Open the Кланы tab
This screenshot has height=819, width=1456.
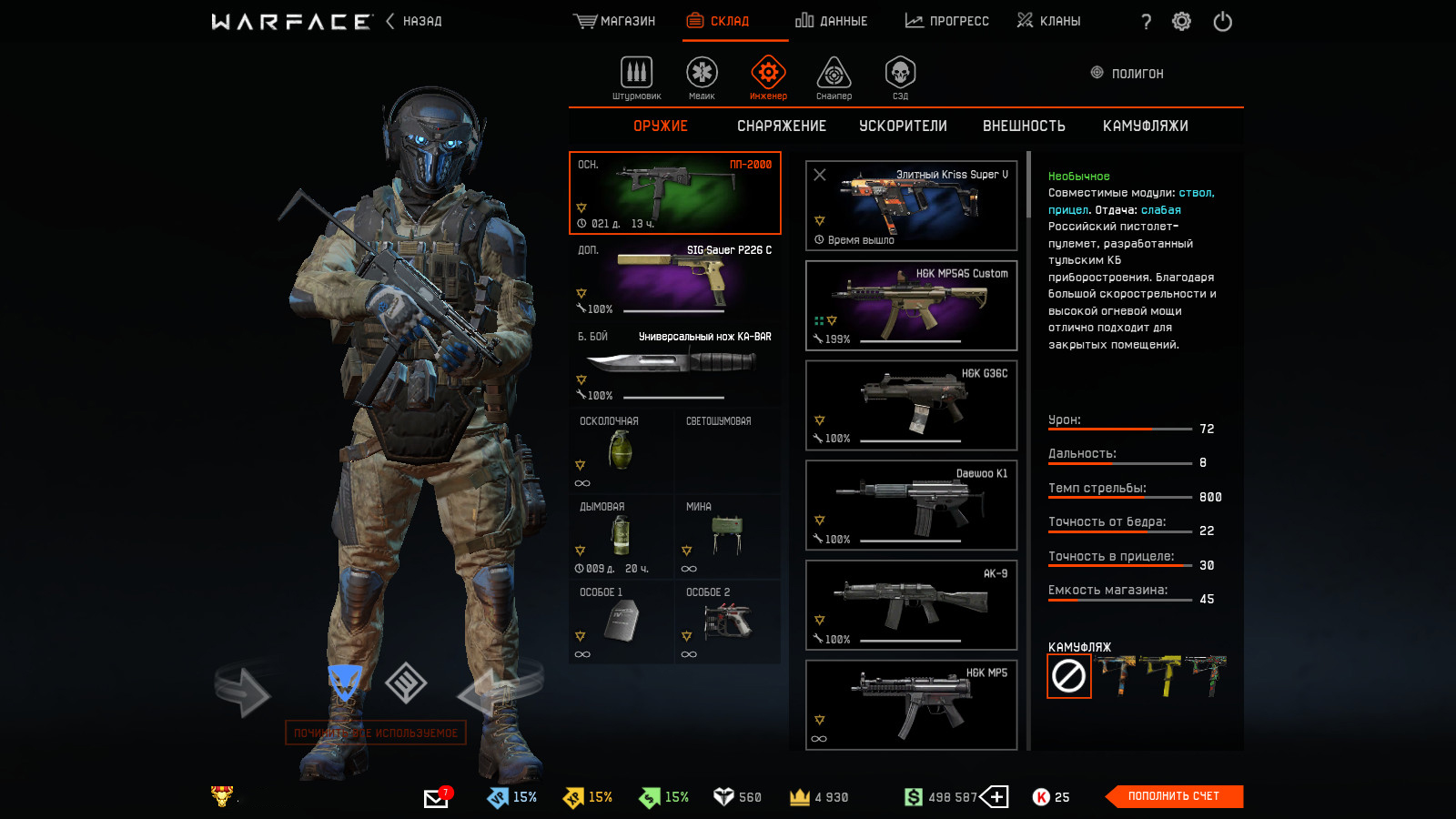[1049, 21]
